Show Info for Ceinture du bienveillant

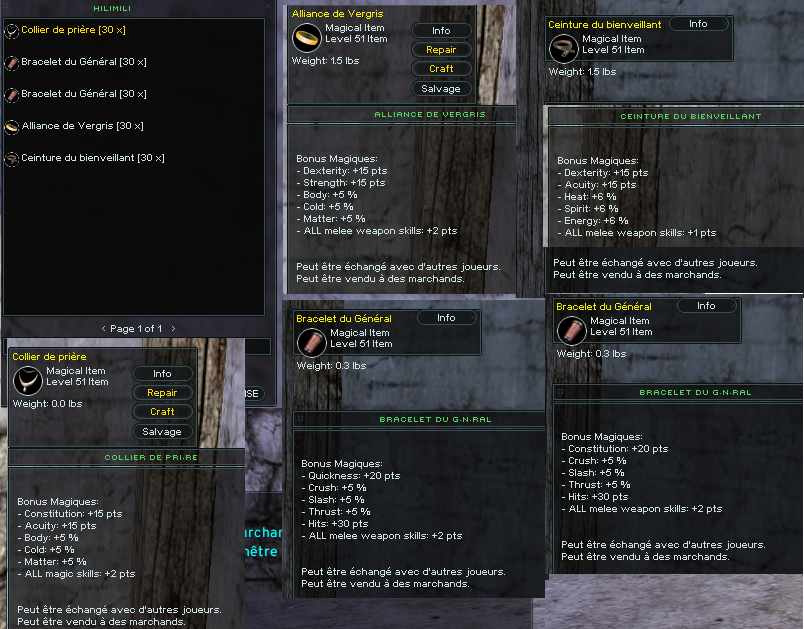698,24
